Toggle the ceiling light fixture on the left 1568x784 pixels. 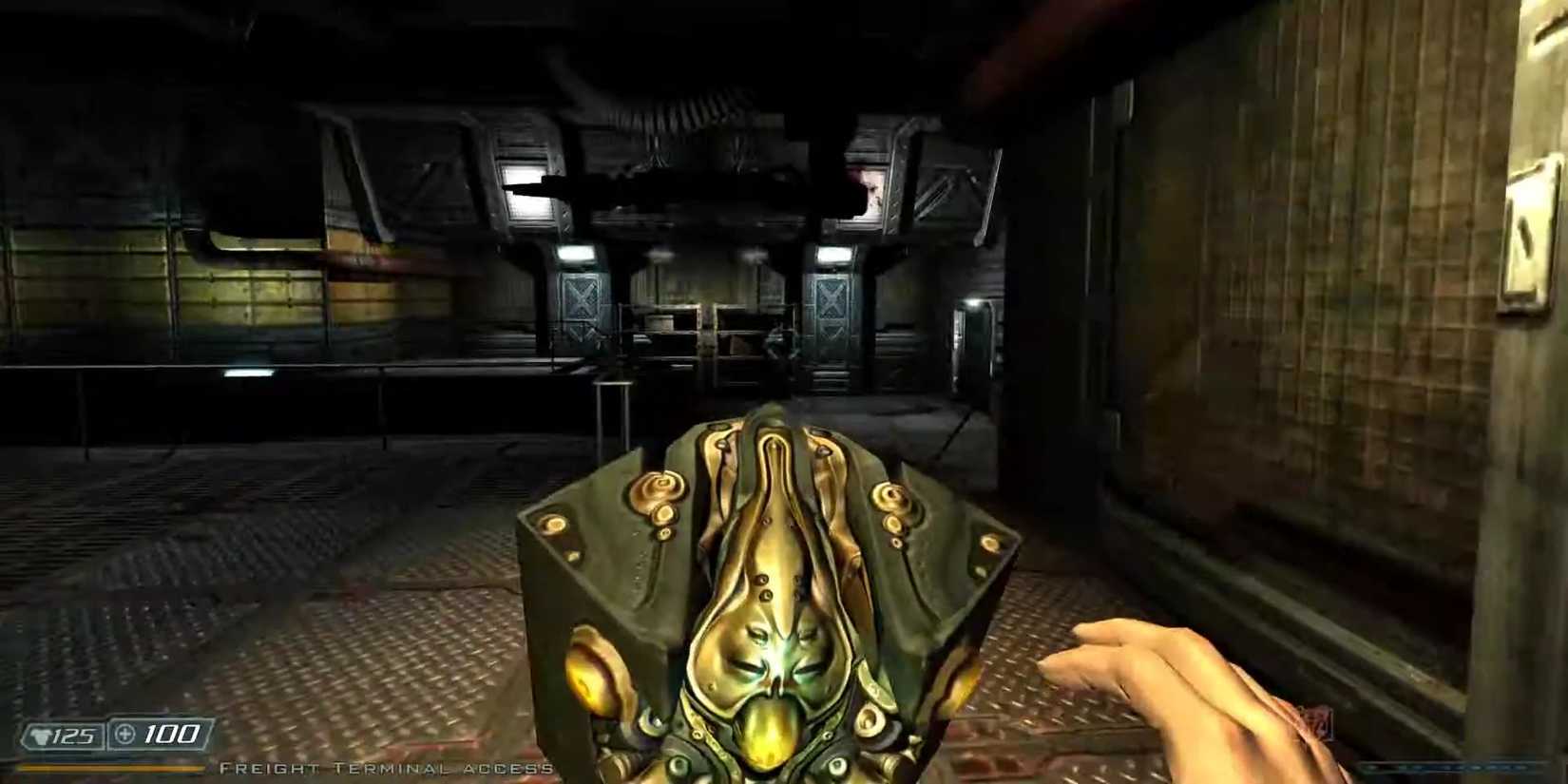click(526, 188)
